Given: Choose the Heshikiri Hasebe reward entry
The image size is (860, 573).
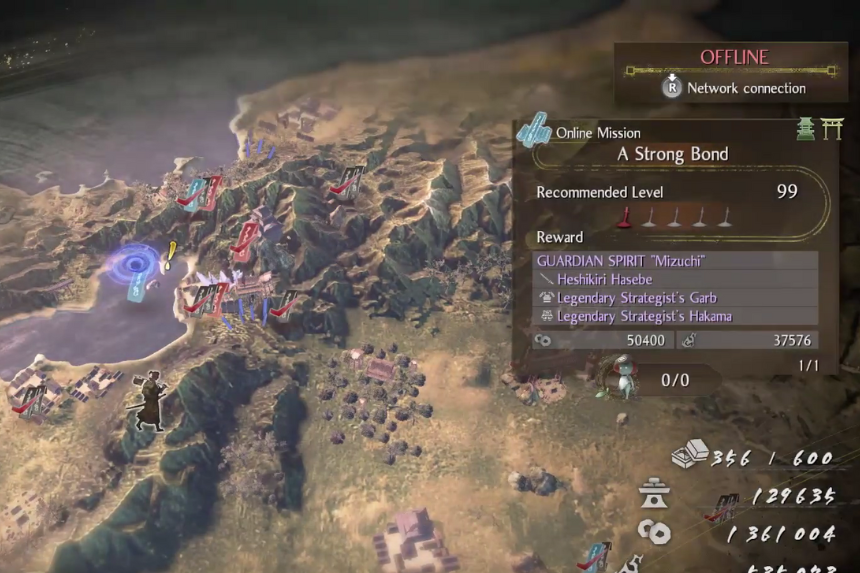Looking at the screenshot, I should [602, 279].
